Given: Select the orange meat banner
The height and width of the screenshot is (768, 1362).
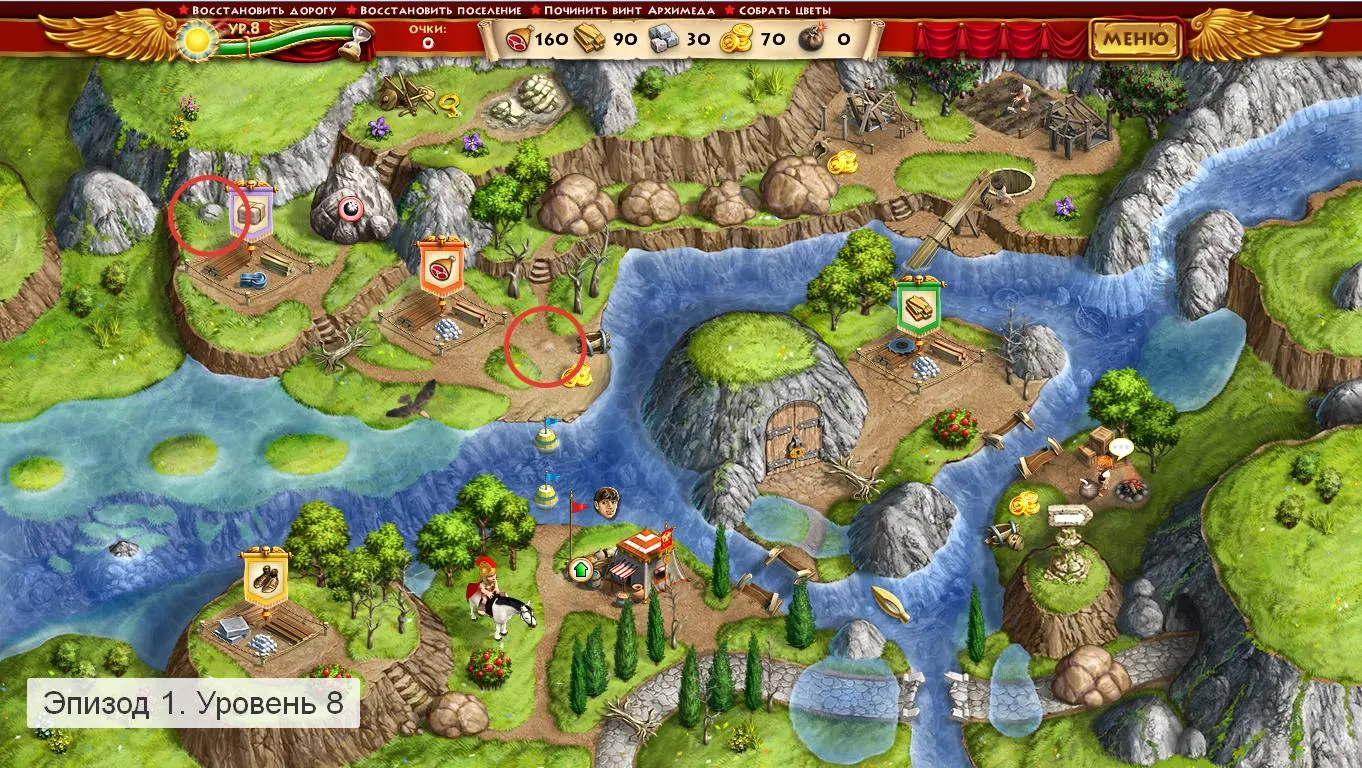Looking at the screenshot, I should click(440, 268).
